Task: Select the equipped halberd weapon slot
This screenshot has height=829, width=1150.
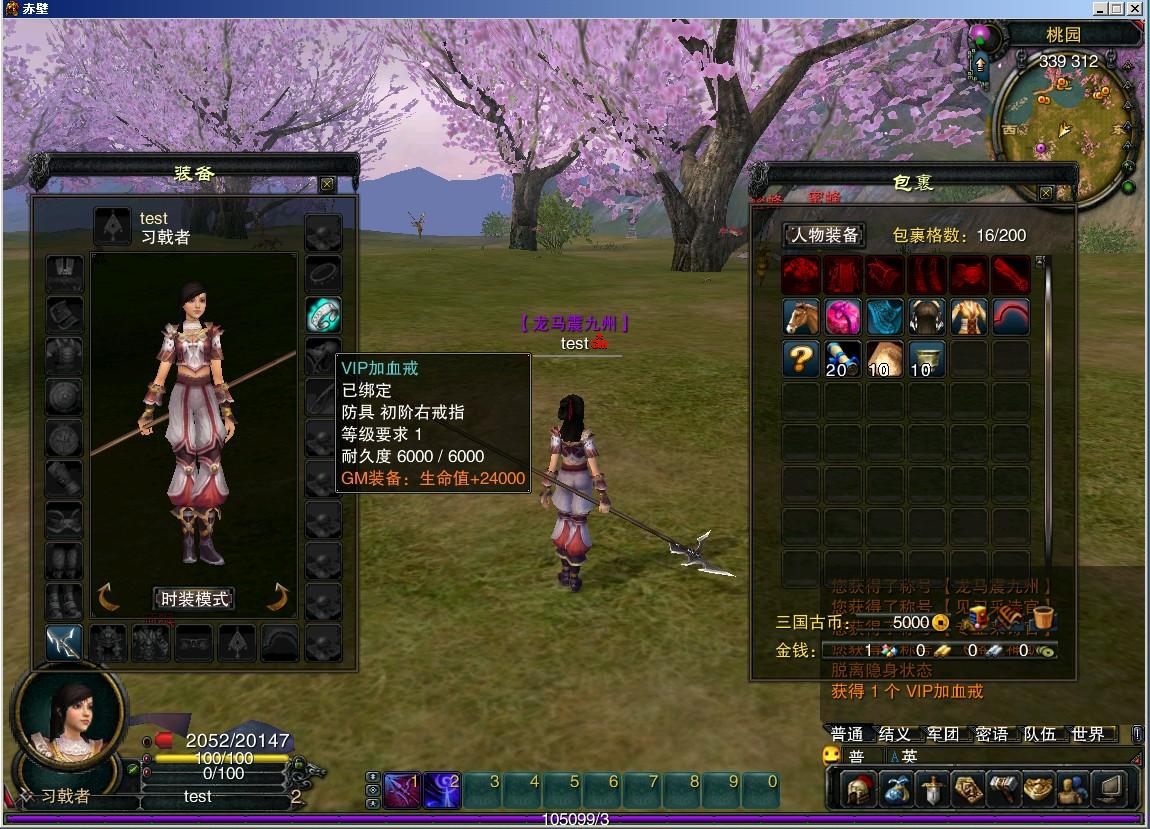Action: tap(64, 643)
